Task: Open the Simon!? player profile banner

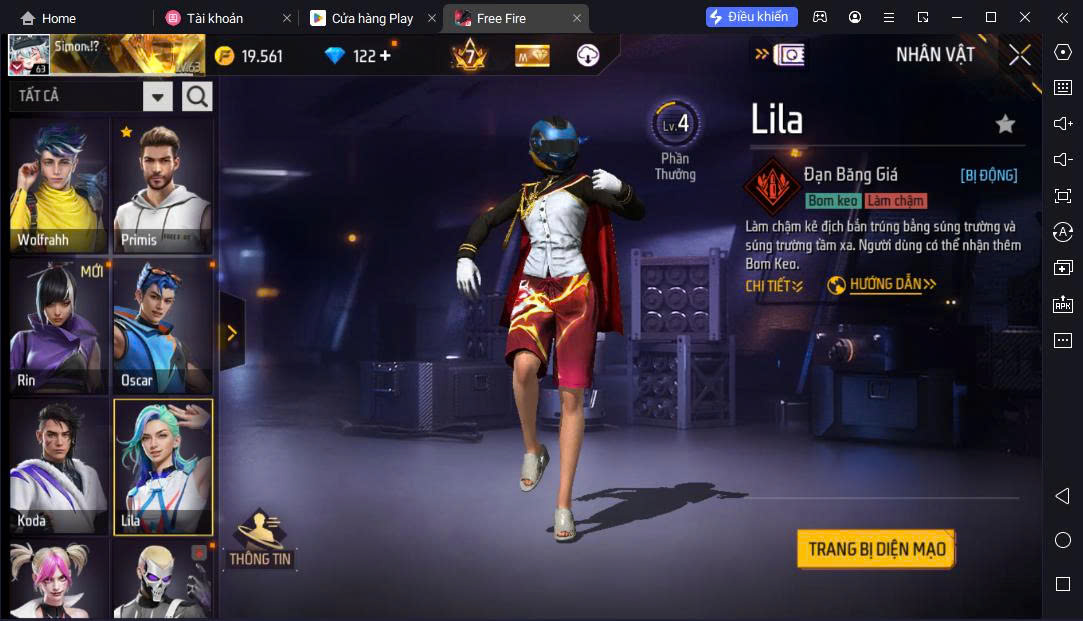Action: tap(105, 55)
